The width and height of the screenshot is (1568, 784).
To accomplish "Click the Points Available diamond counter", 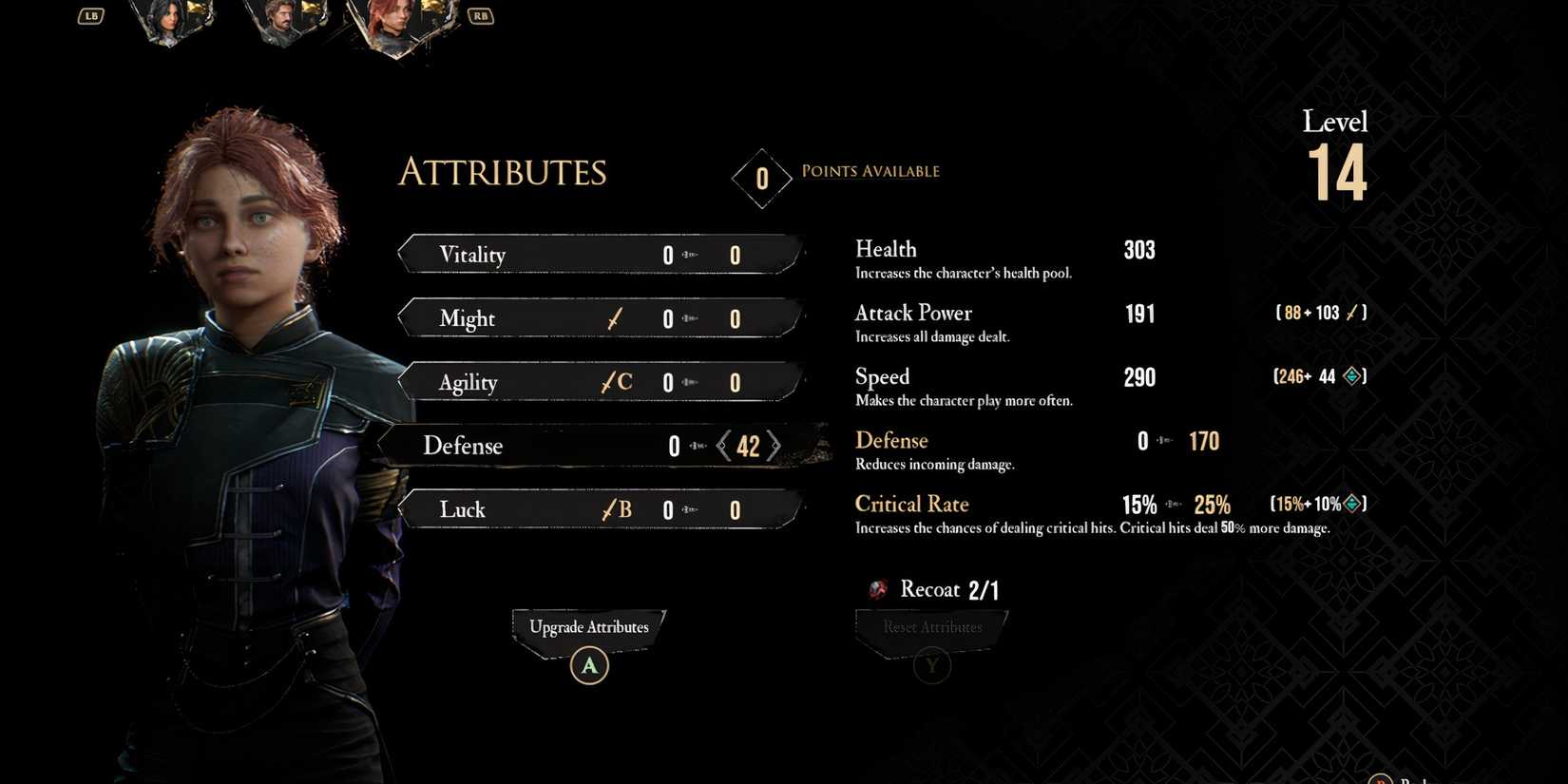I will click(761, 177).
